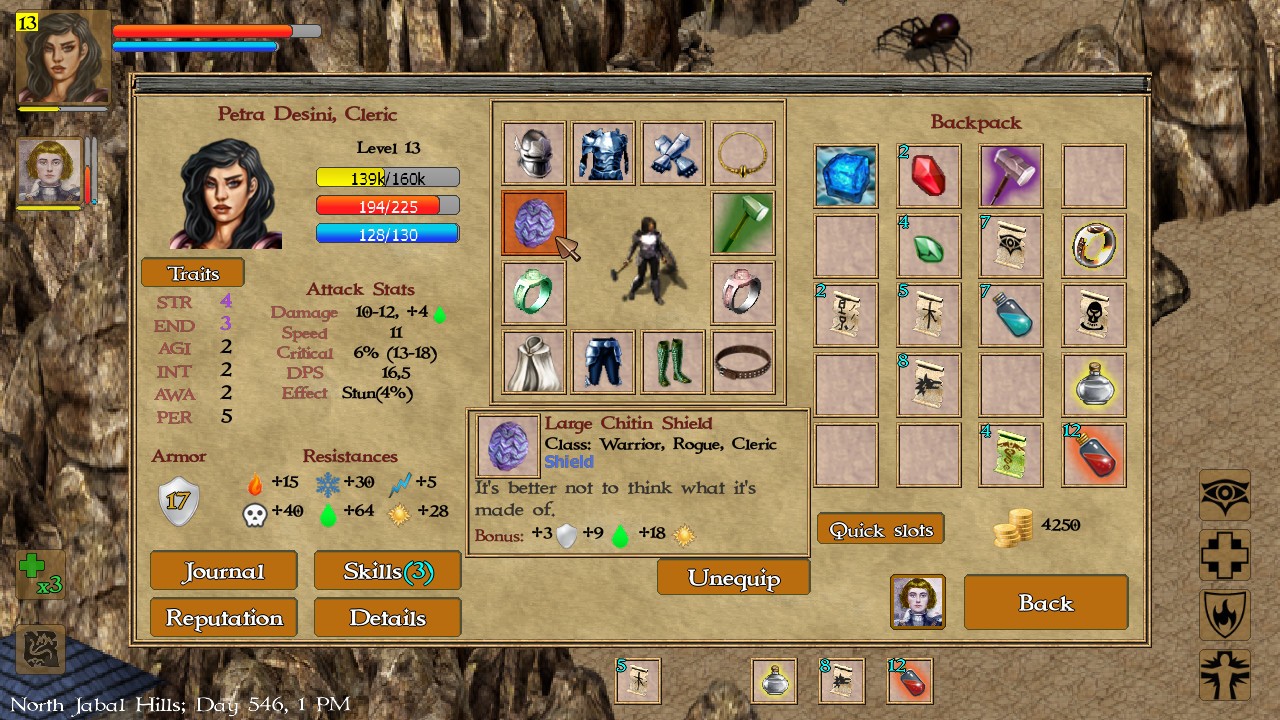Open the Journal

(x=223, y=570)
